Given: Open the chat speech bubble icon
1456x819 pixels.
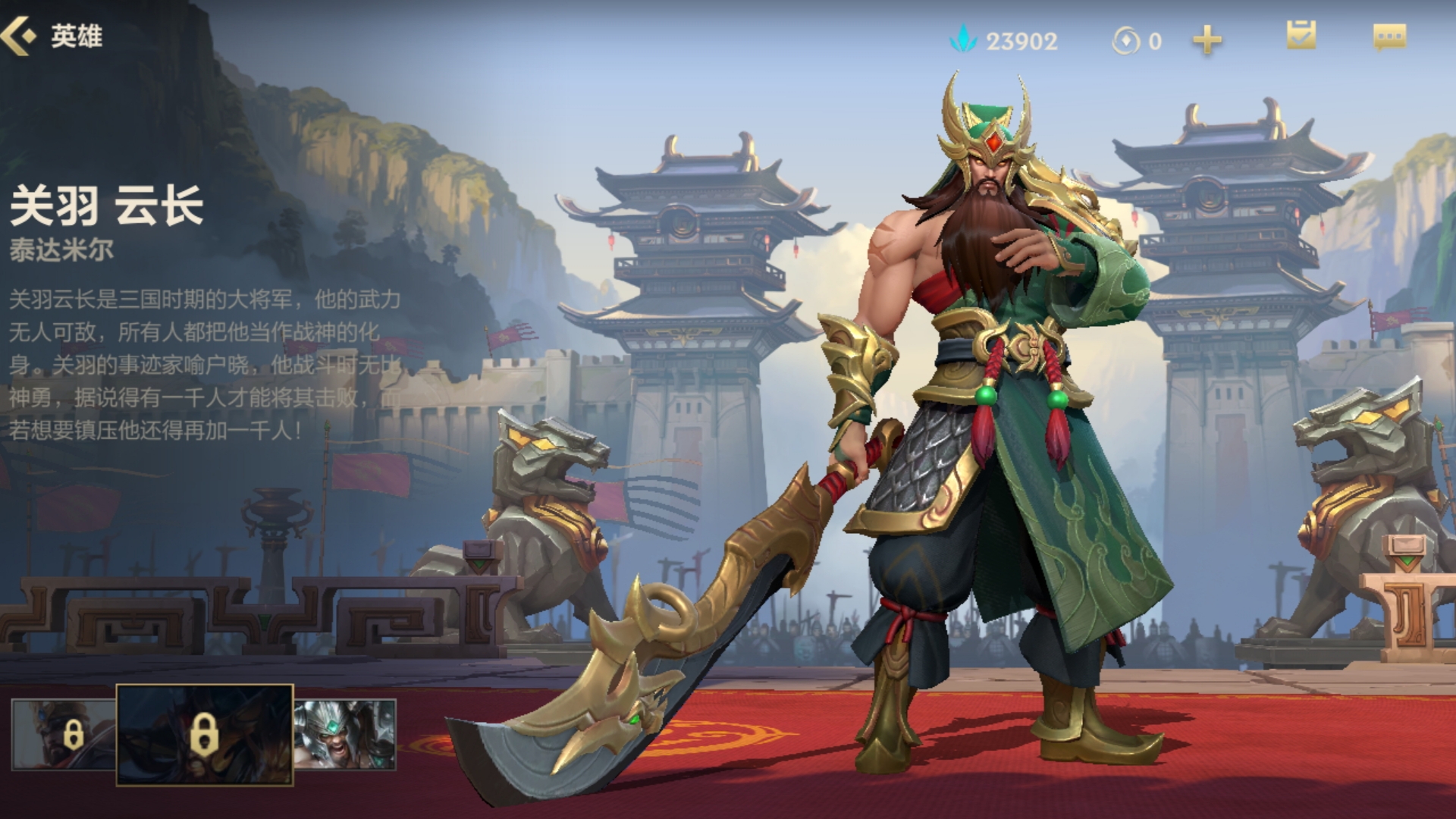Looking at the screenshot, I should click(x=1389, y=37).
